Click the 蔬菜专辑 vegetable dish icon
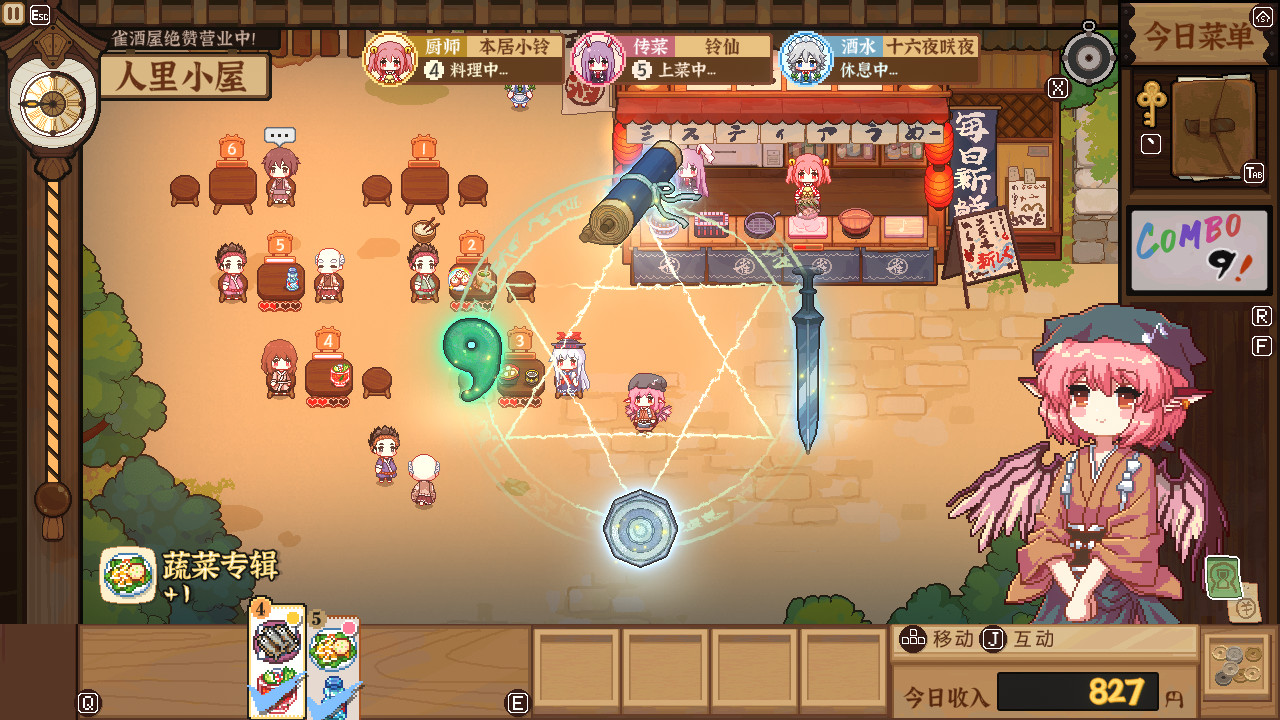Viewport: 1280px width, 720px height. click(128, 575)
